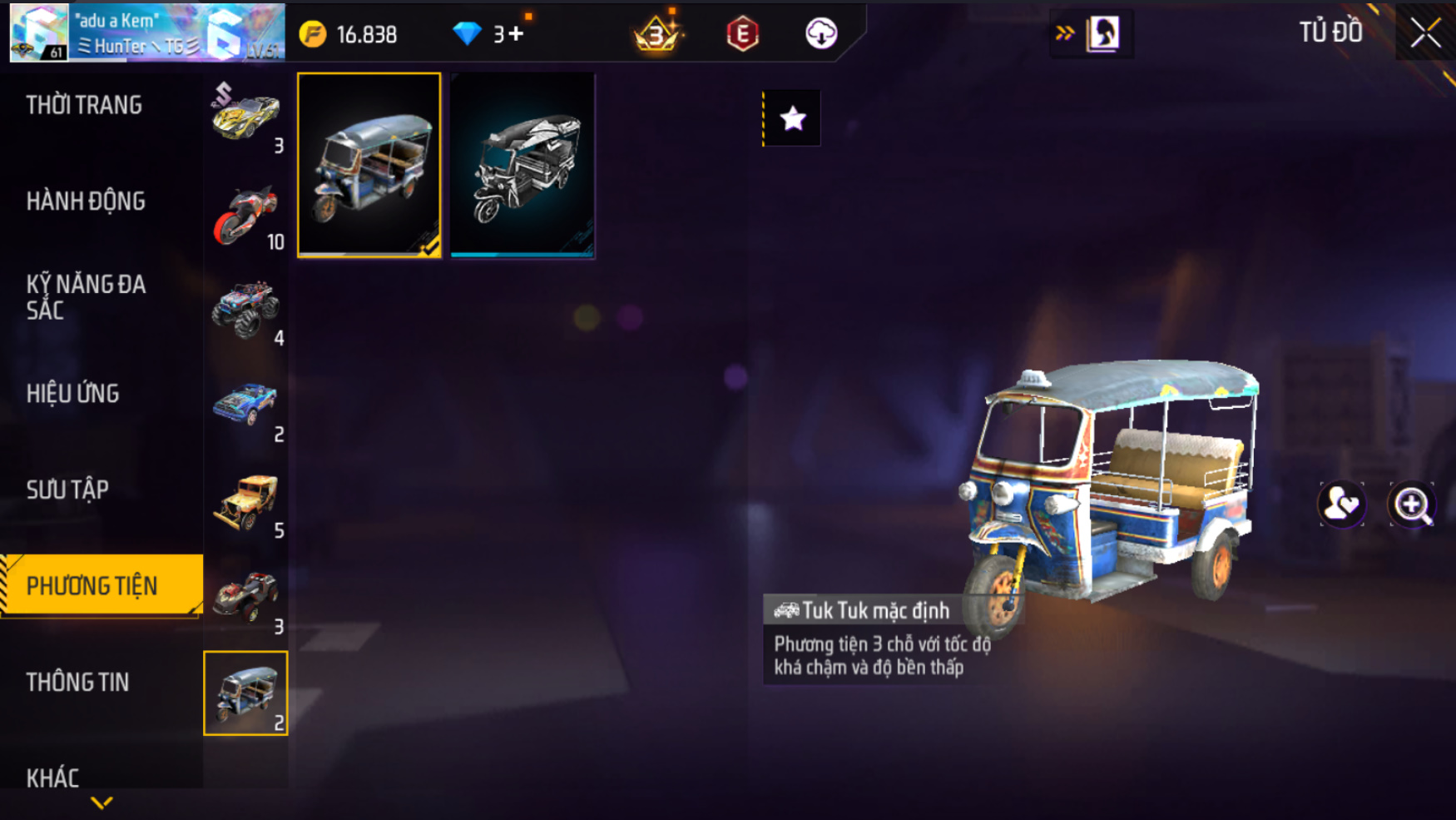The height and width of the screenshot is (820, 1456).
Task: Click the star favorite button
Action: (x=793, y=119)
